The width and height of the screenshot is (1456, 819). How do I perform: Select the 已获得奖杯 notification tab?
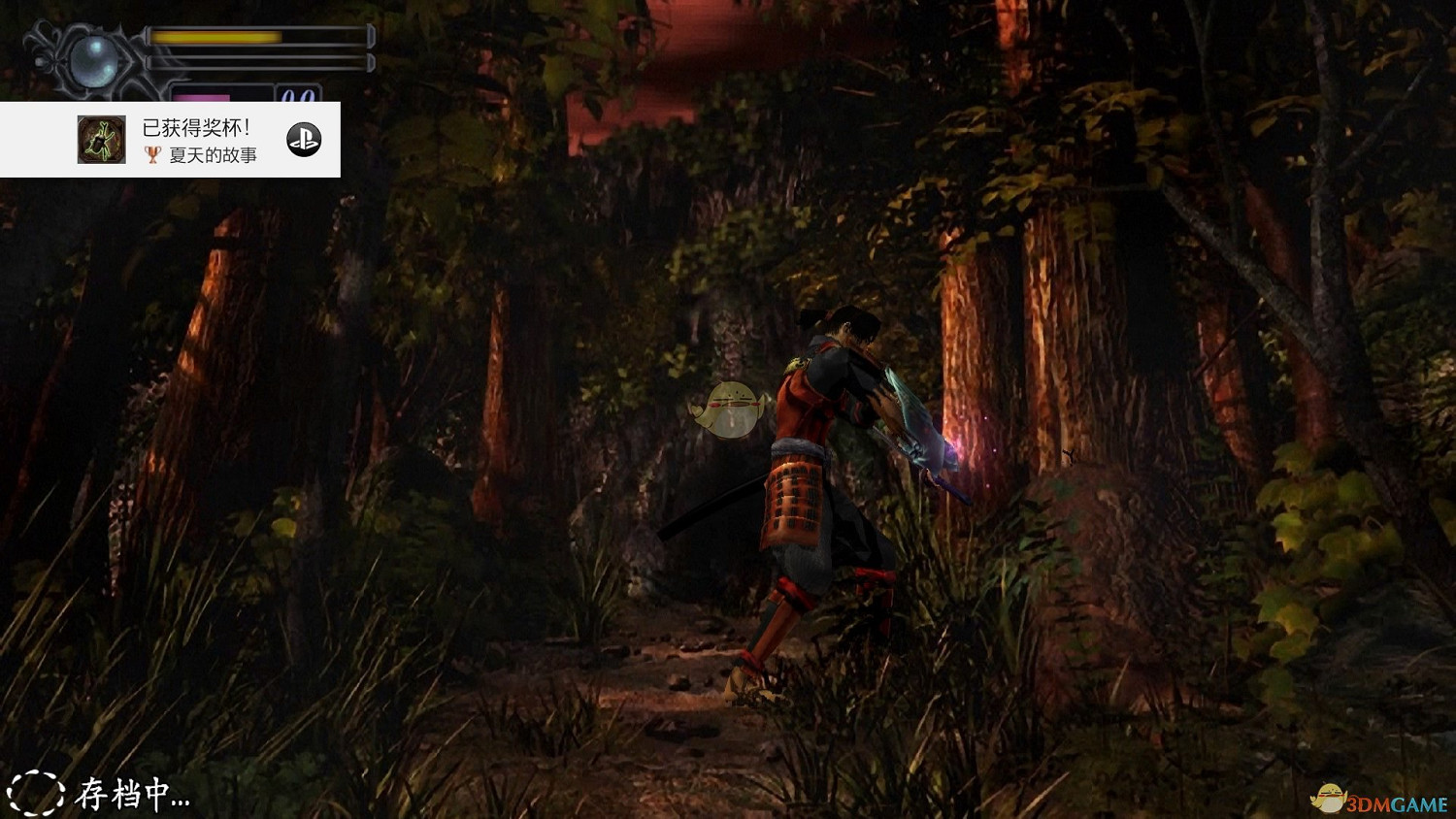point(194,125)
